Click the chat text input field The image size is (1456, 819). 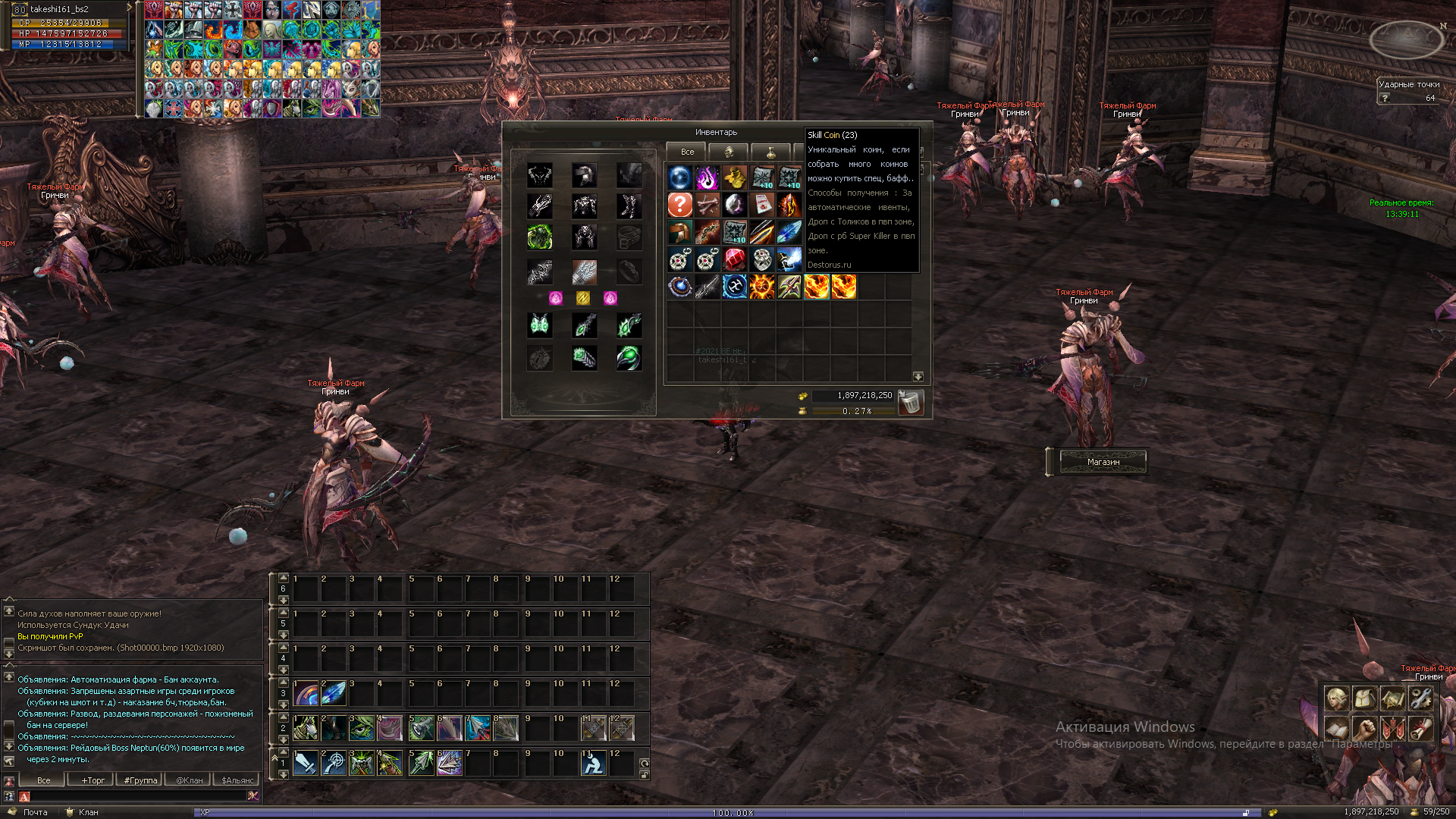[136, 796]
